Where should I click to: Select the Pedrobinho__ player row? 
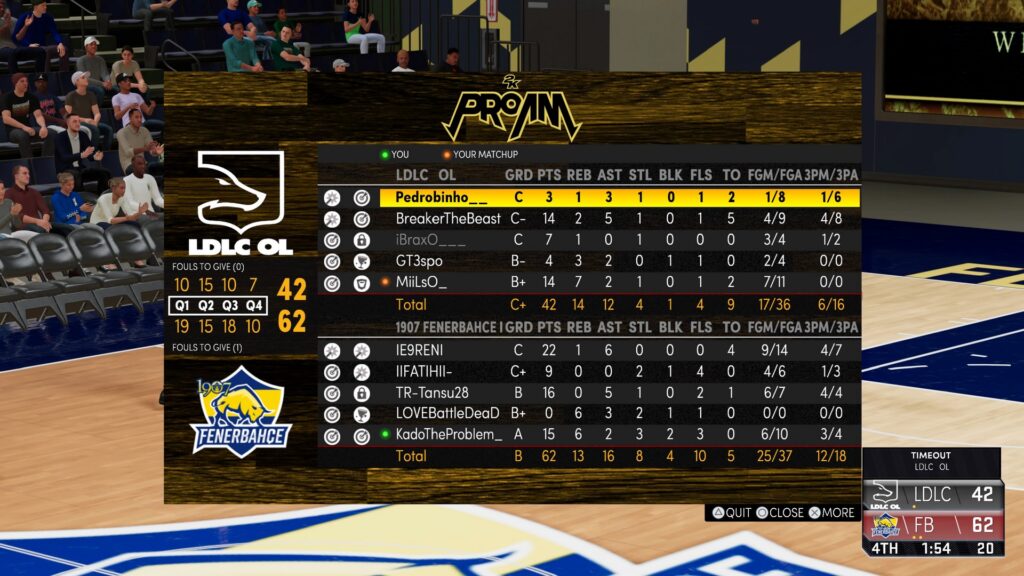[x=441, y=197]
